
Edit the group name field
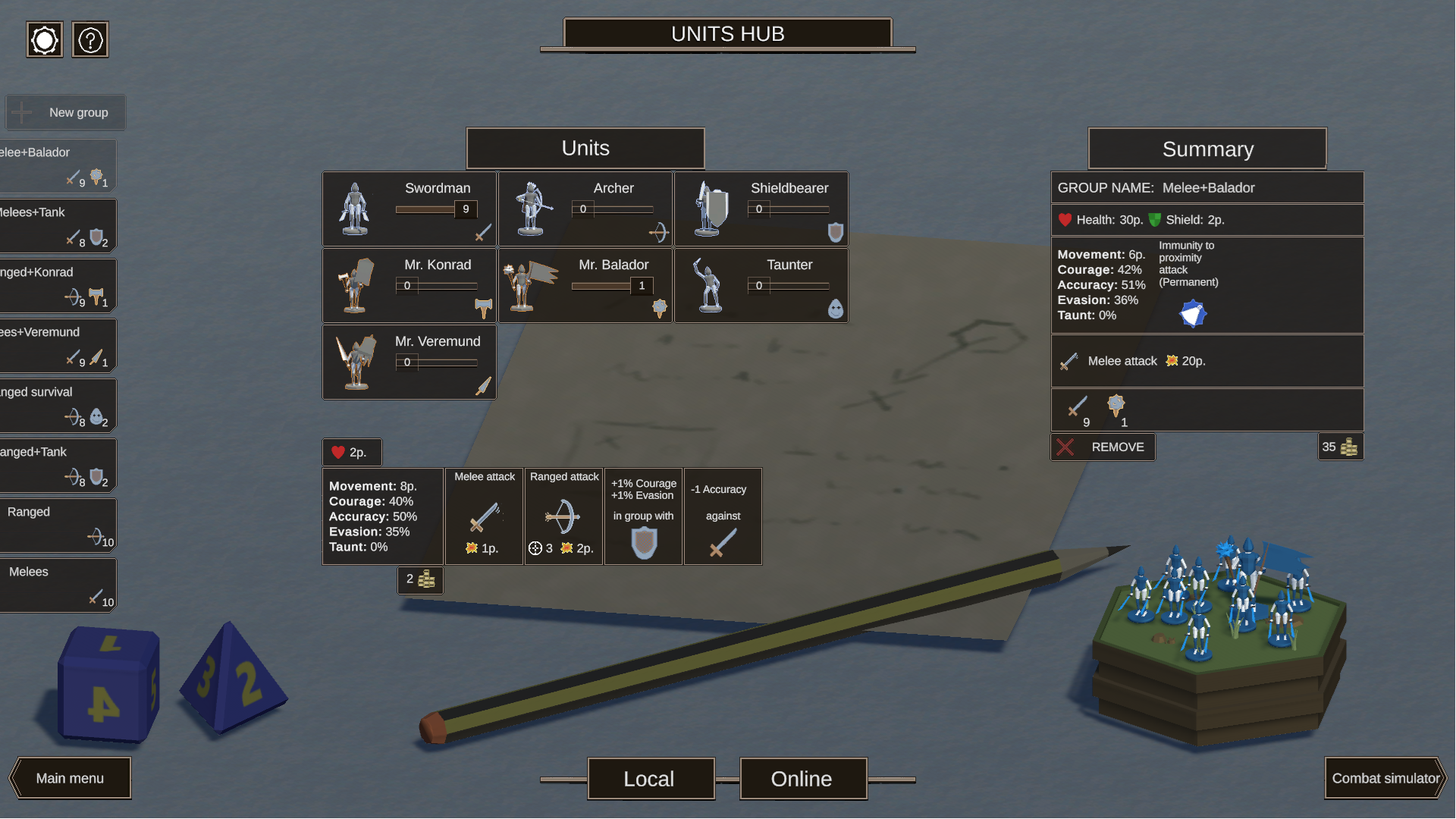point(1208,188)
